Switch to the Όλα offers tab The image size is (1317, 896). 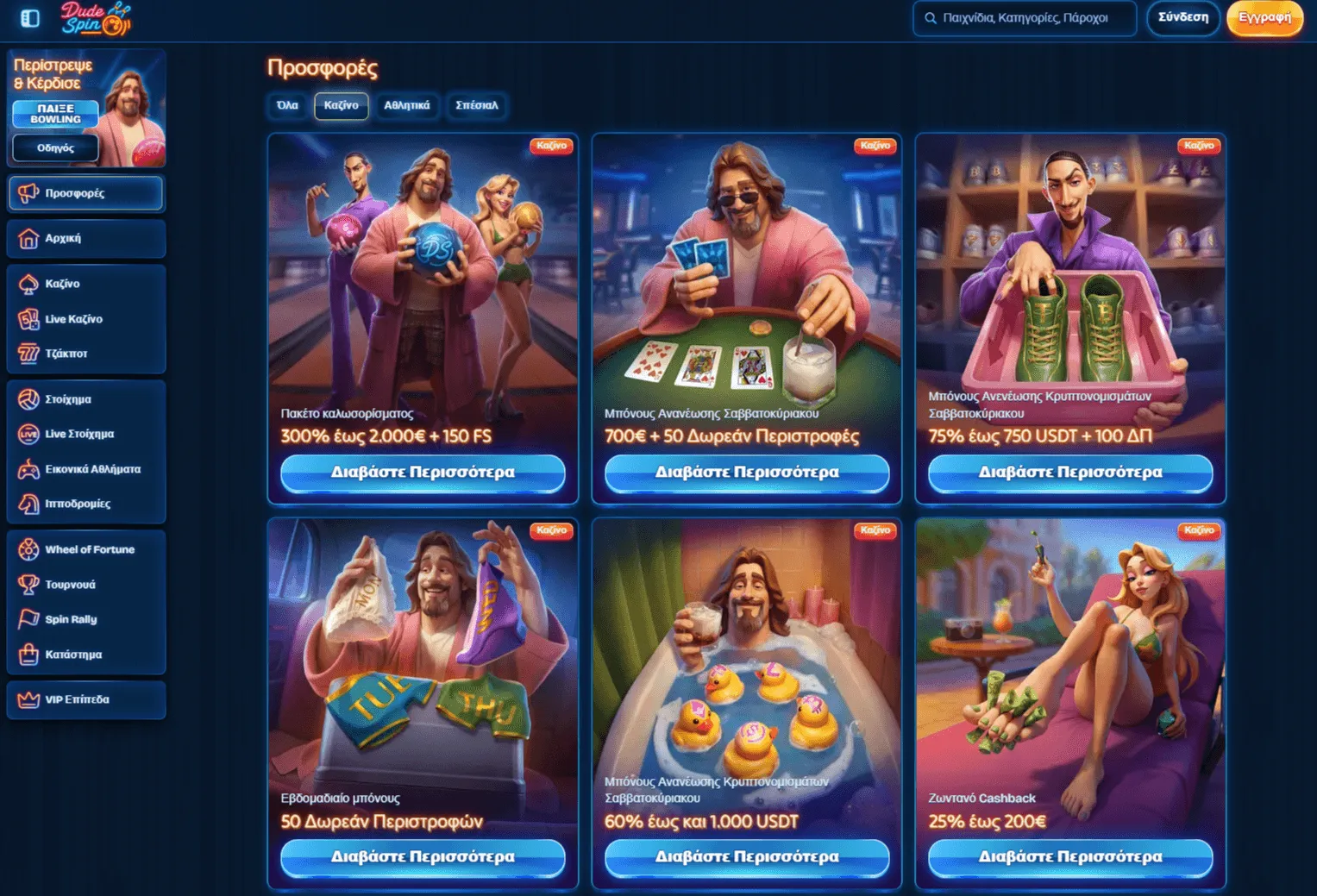287,105
